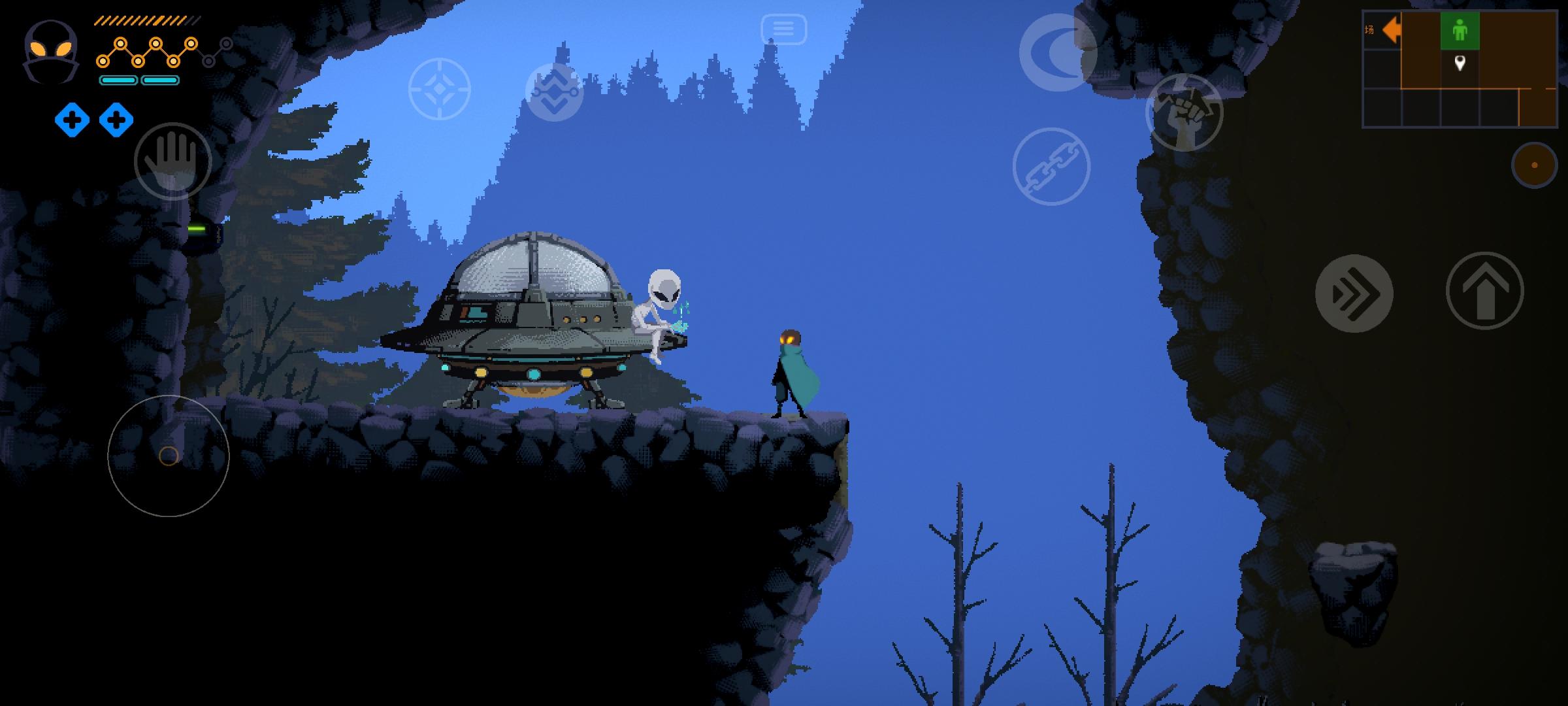Attack with the raised fist button
1568x706 pixels.
point(1184,112)
